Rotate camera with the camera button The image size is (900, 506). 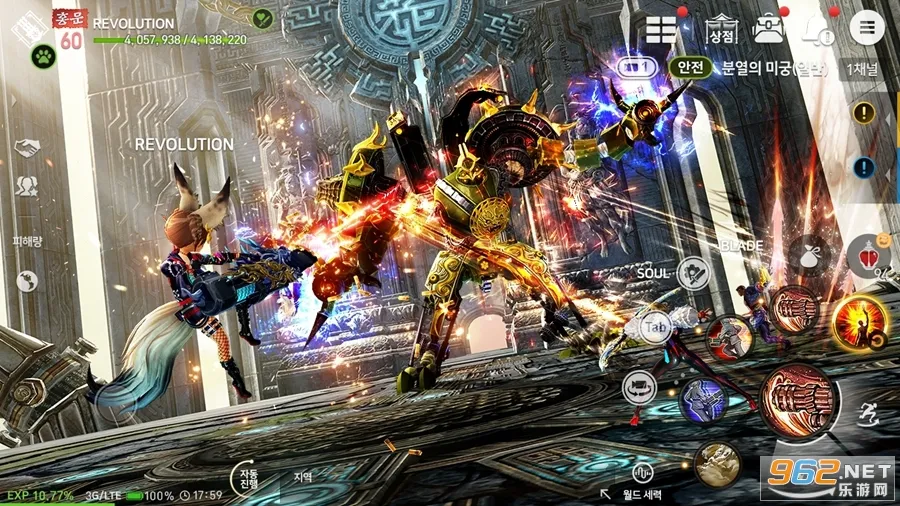(640, 387)
